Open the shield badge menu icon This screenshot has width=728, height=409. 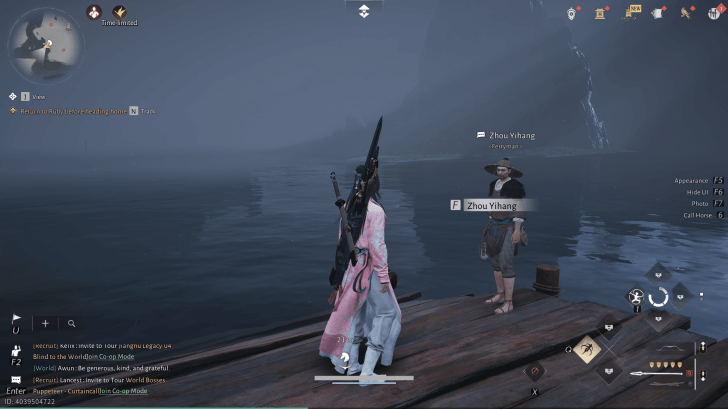click(x=573, y=12)
